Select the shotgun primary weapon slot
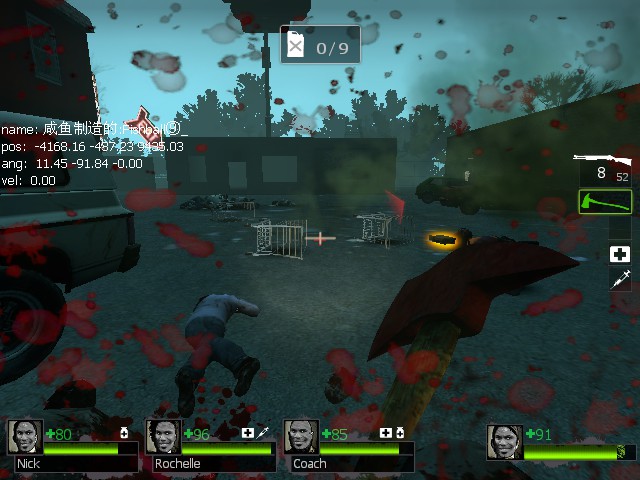 604,167
